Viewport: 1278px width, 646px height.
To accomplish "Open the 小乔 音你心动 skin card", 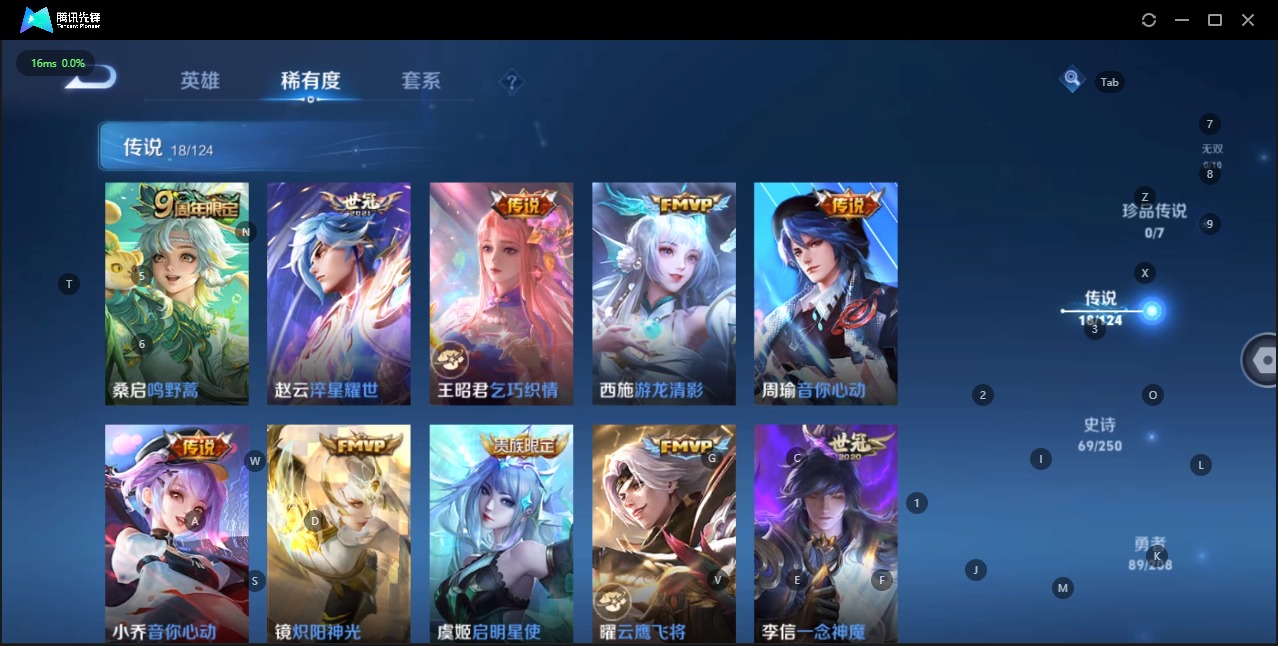I will pos(177,533).
